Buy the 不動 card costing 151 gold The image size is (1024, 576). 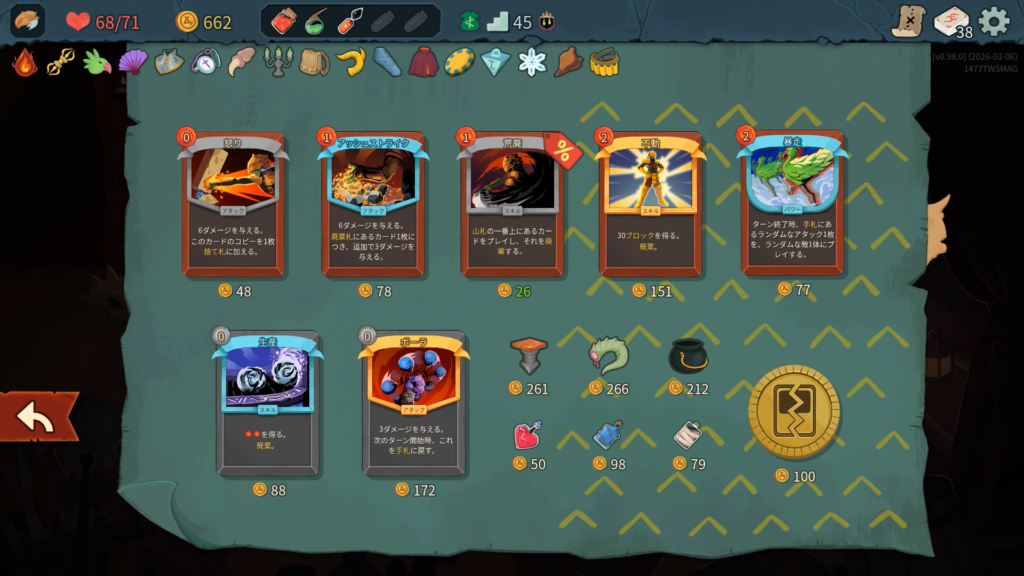651,205
